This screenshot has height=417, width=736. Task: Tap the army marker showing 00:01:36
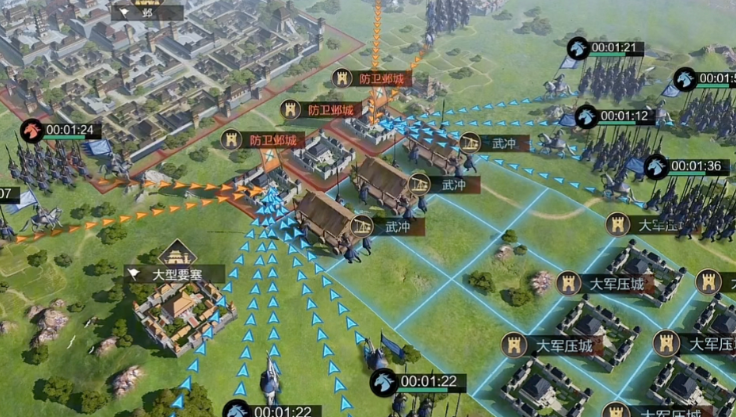[656, 166]
